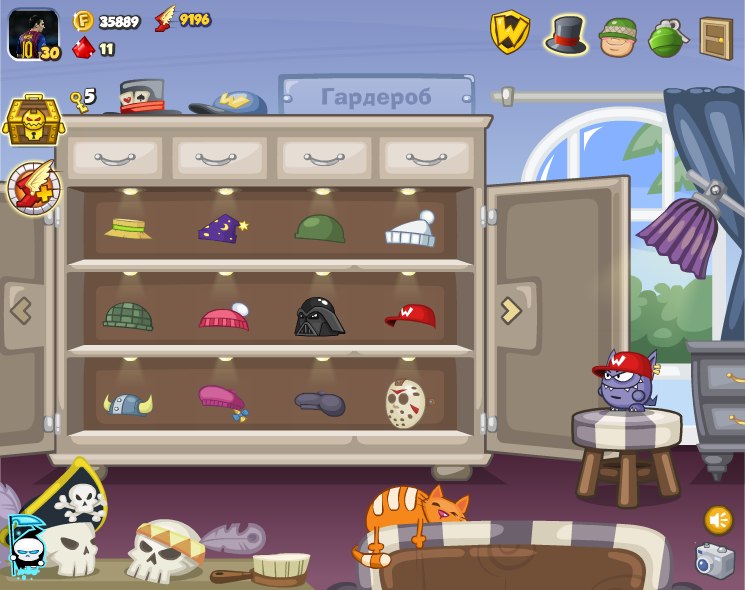
Task: Open the golden treasure chest
Action: pyautogui.click(x=33, y=121)
